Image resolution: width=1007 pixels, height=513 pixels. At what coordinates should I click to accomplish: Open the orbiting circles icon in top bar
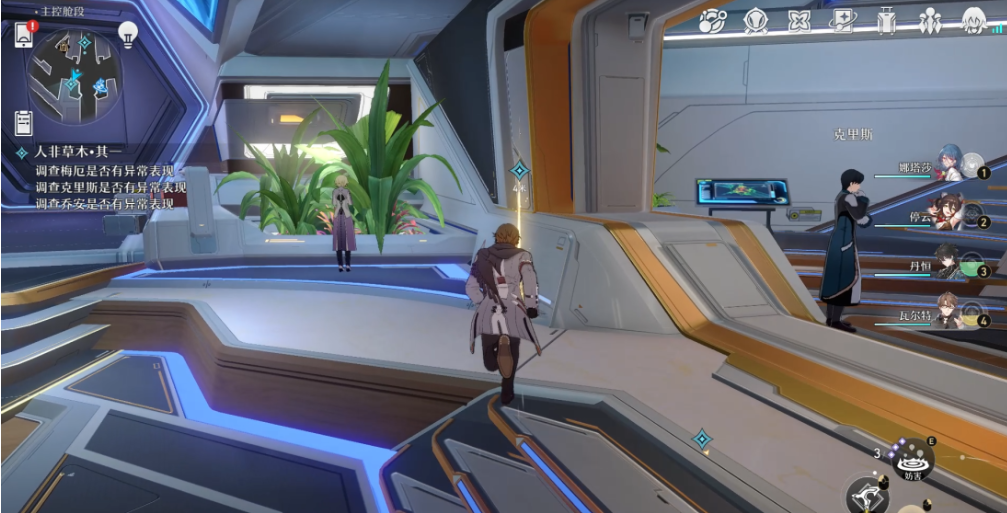click(x=712, y=19)
